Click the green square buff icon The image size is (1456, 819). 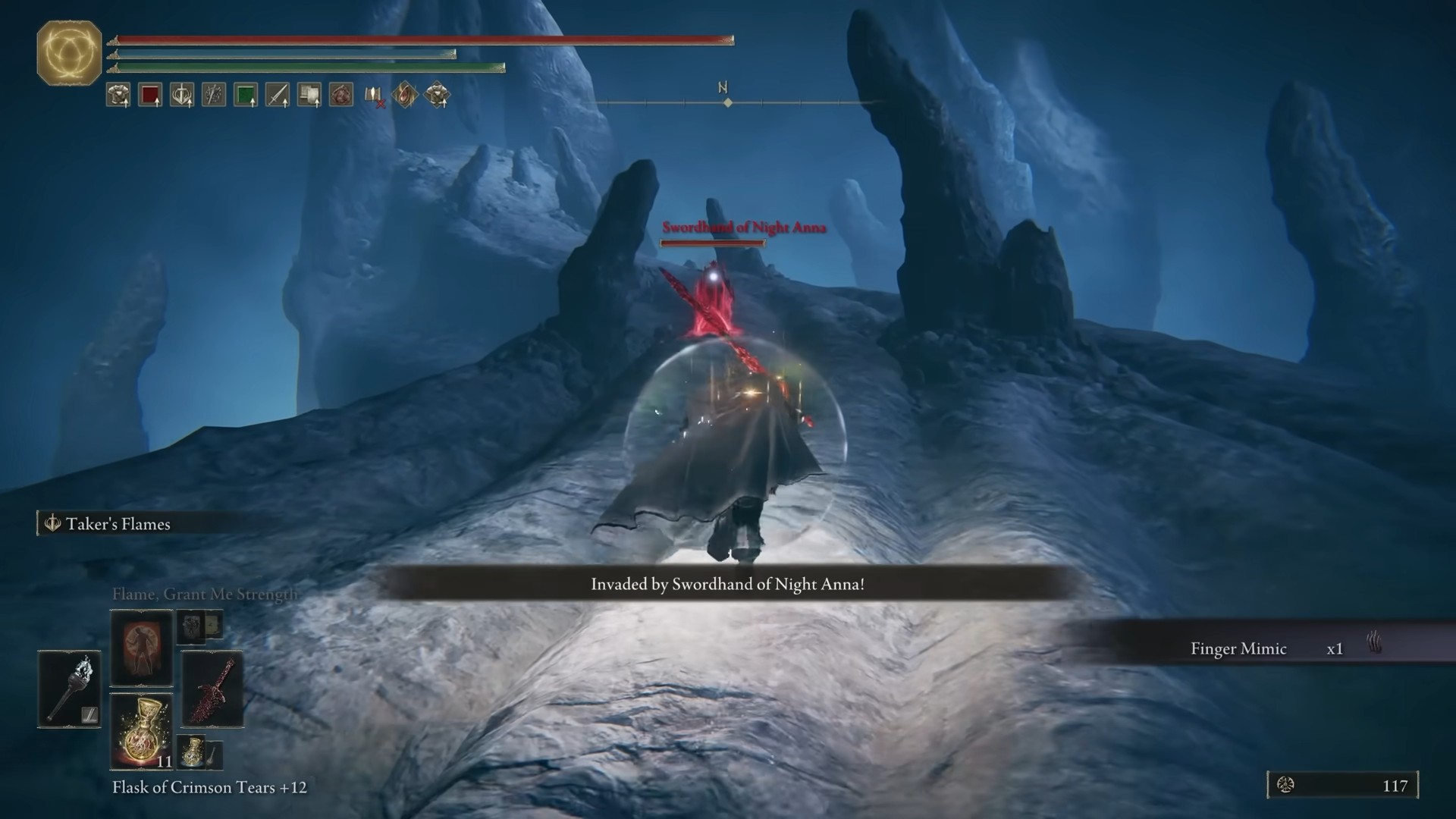coord(246,95)
